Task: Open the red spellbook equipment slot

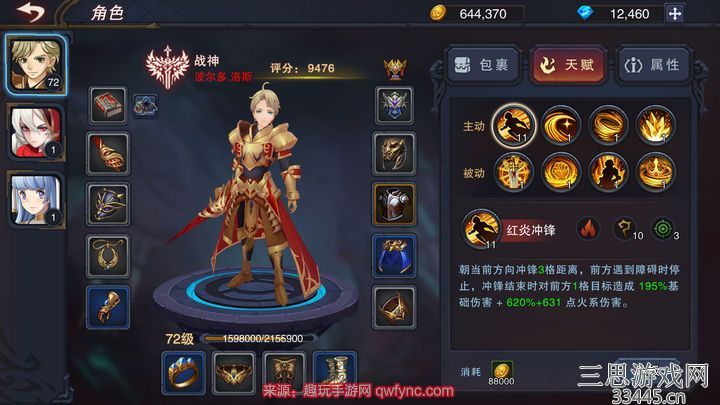Action: point(107,106)
